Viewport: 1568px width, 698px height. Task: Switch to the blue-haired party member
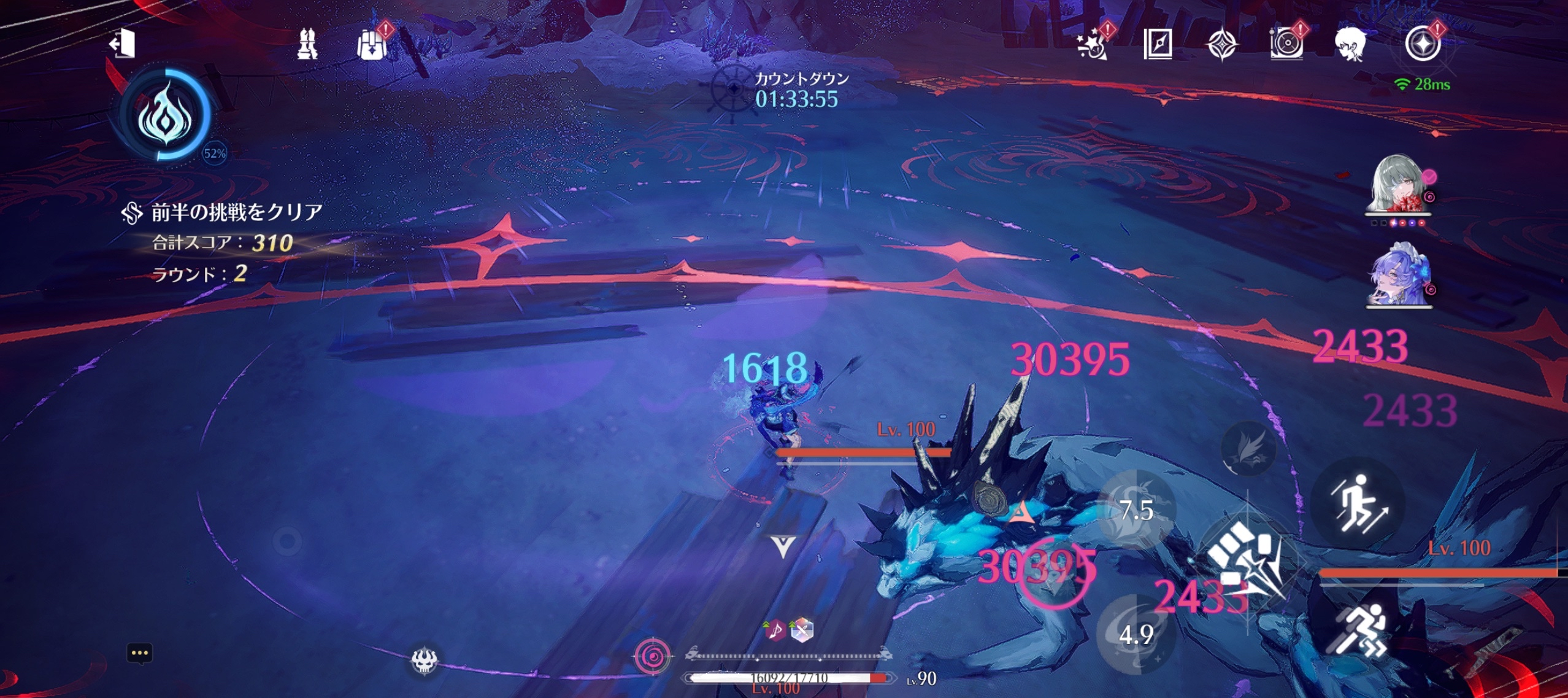tap(1398, 276)
